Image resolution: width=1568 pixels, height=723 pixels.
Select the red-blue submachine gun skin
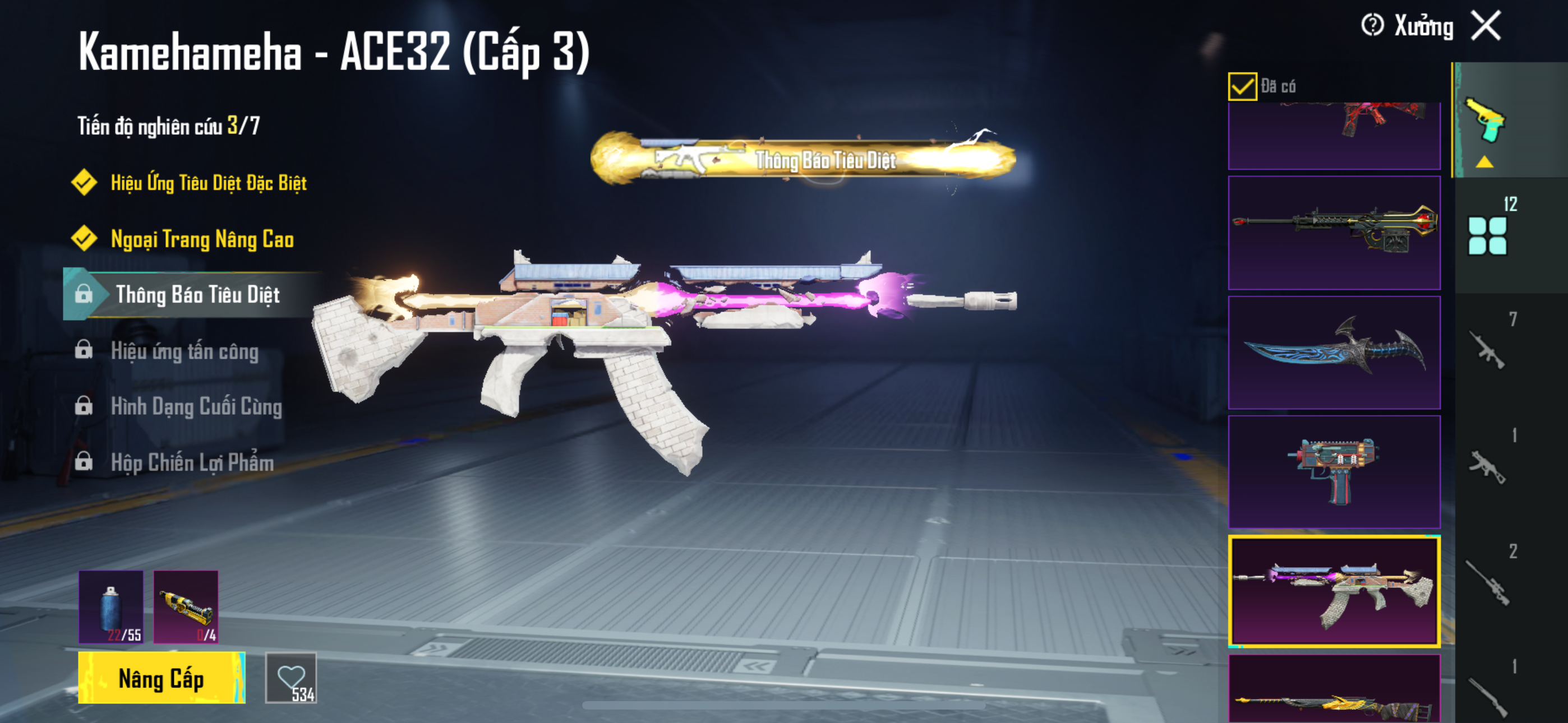click(1334, 472)
